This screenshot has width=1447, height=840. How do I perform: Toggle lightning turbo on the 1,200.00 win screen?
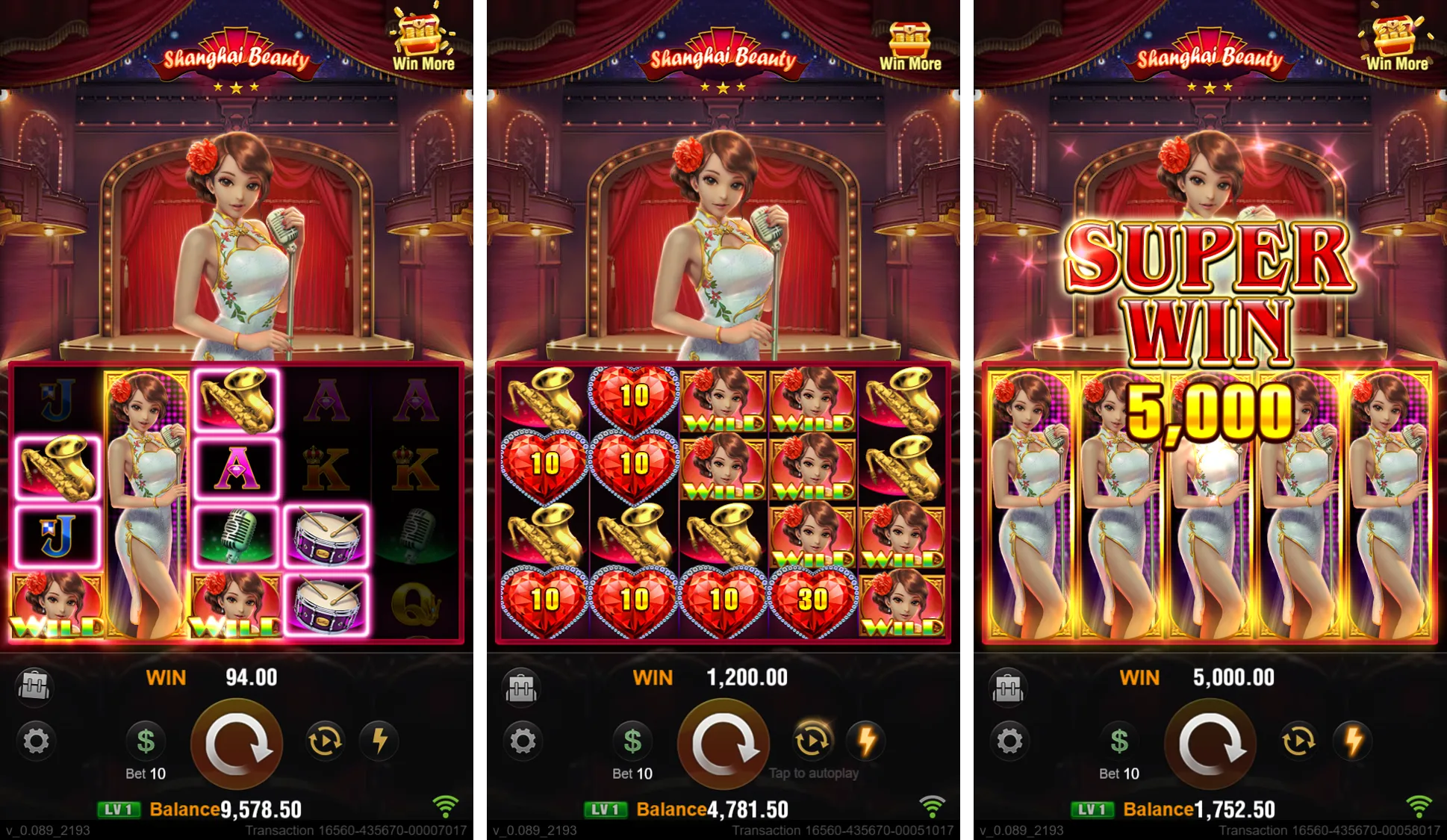866,741
